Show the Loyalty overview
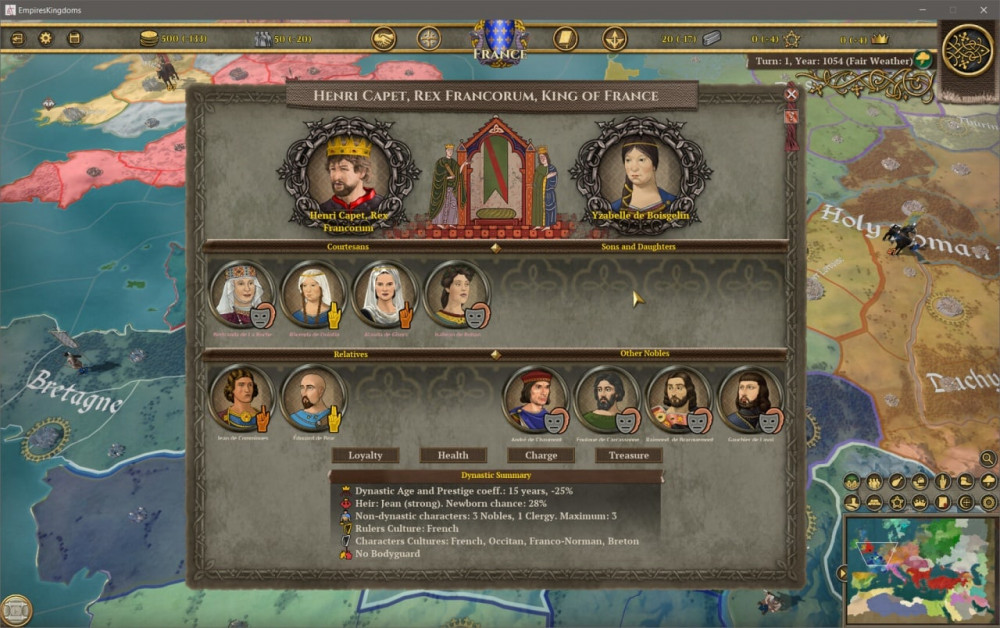 tap(365, 455)
